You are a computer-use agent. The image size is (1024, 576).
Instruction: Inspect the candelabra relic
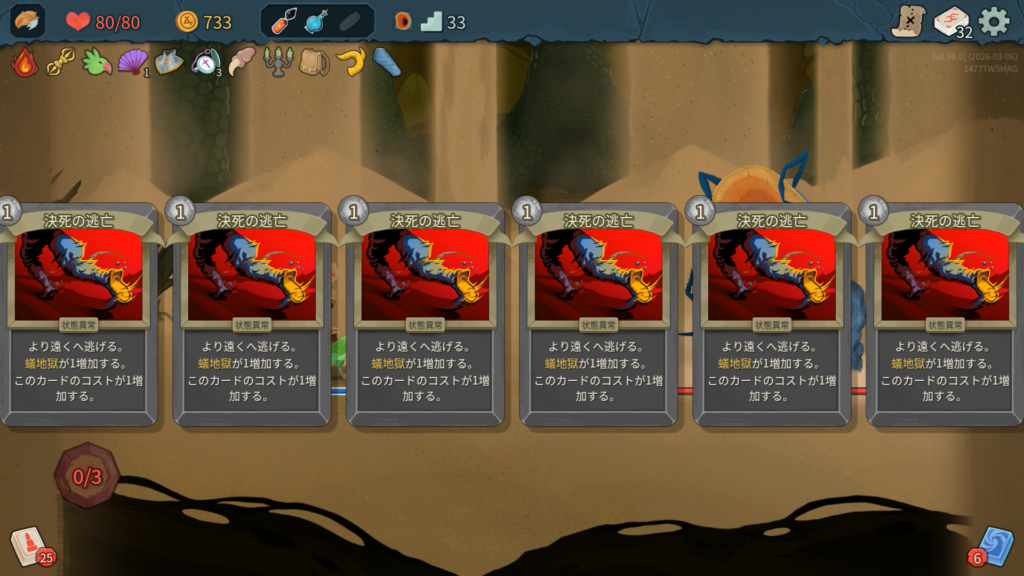tap(277, 62)
